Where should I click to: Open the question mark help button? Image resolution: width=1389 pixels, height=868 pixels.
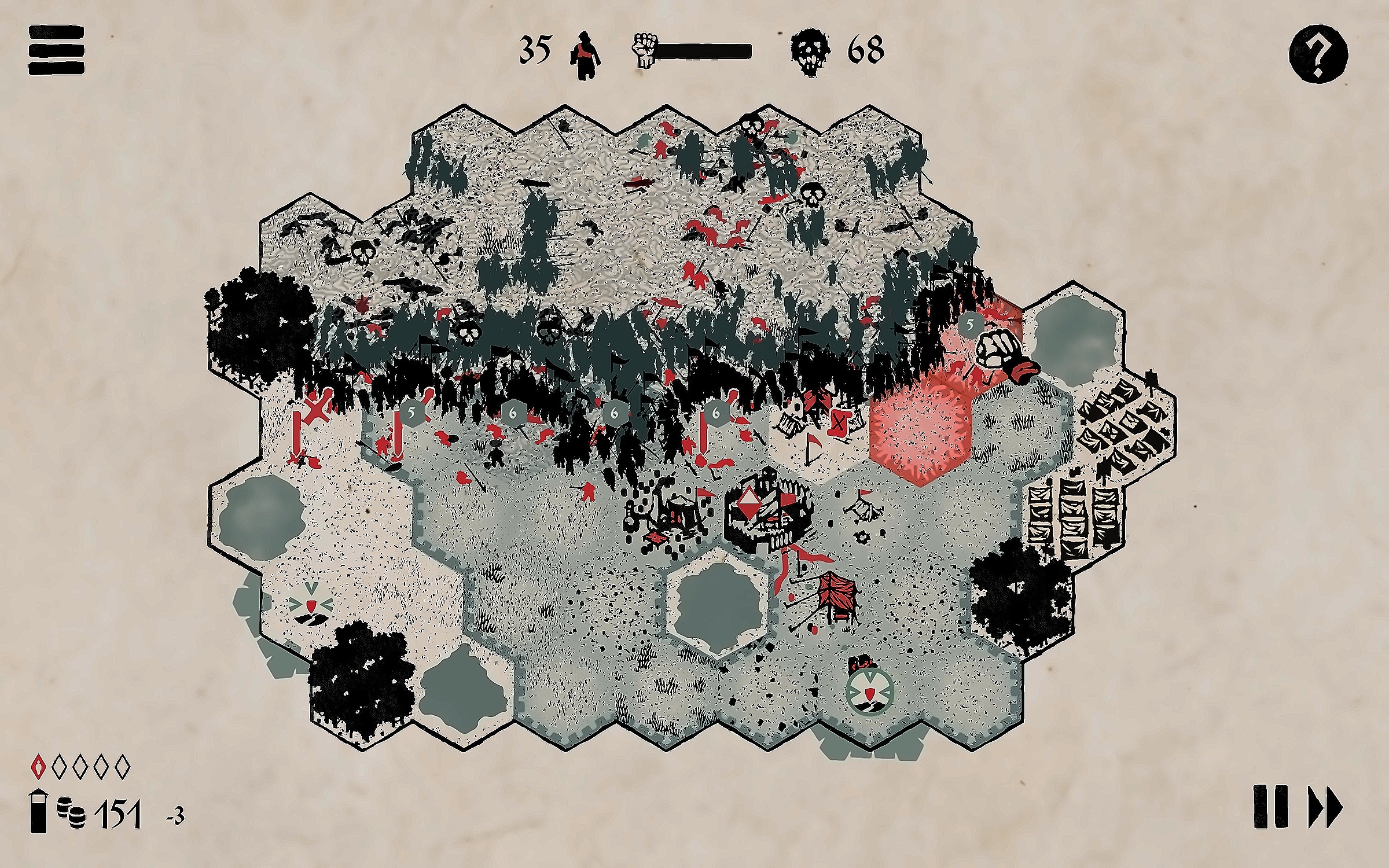pos(1318,54)
